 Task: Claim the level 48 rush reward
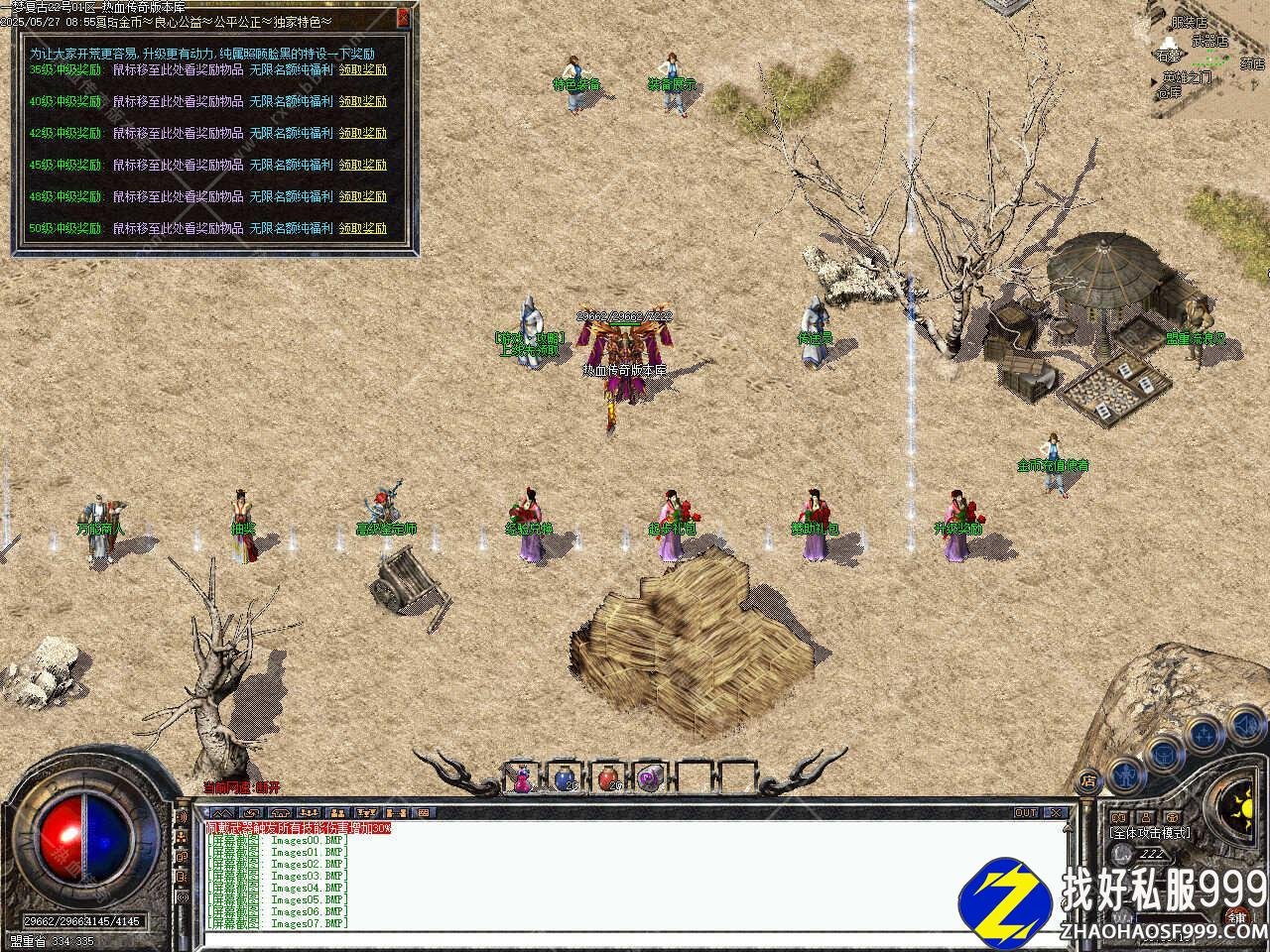(x=362, y=196)
